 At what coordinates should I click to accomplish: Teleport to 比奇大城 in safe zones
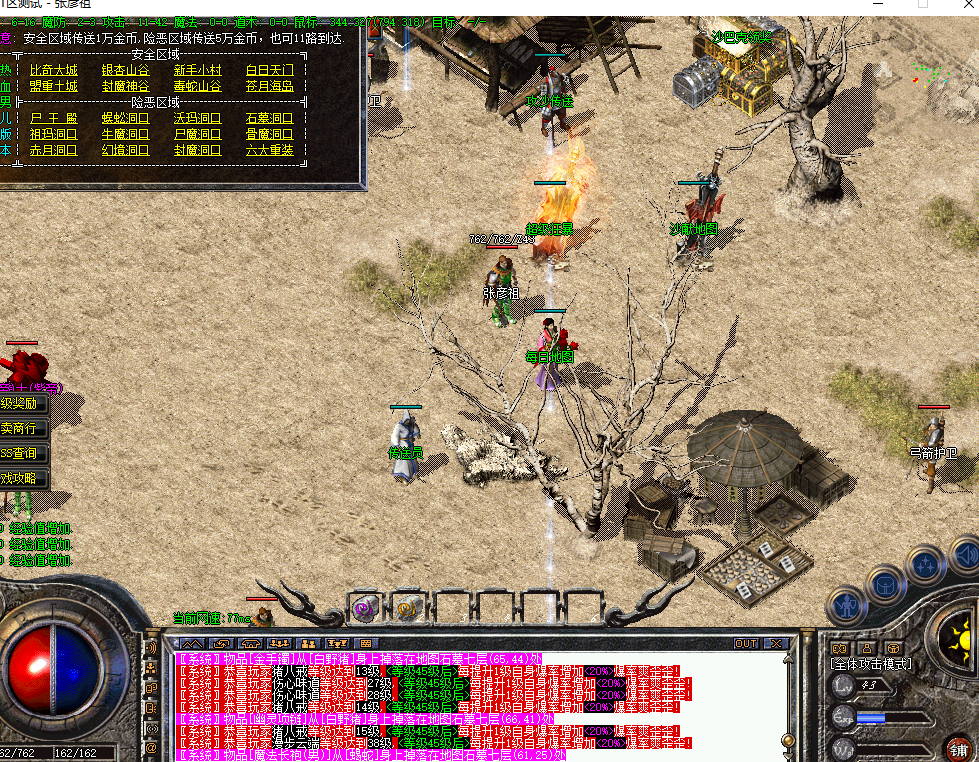coord(53,70)
